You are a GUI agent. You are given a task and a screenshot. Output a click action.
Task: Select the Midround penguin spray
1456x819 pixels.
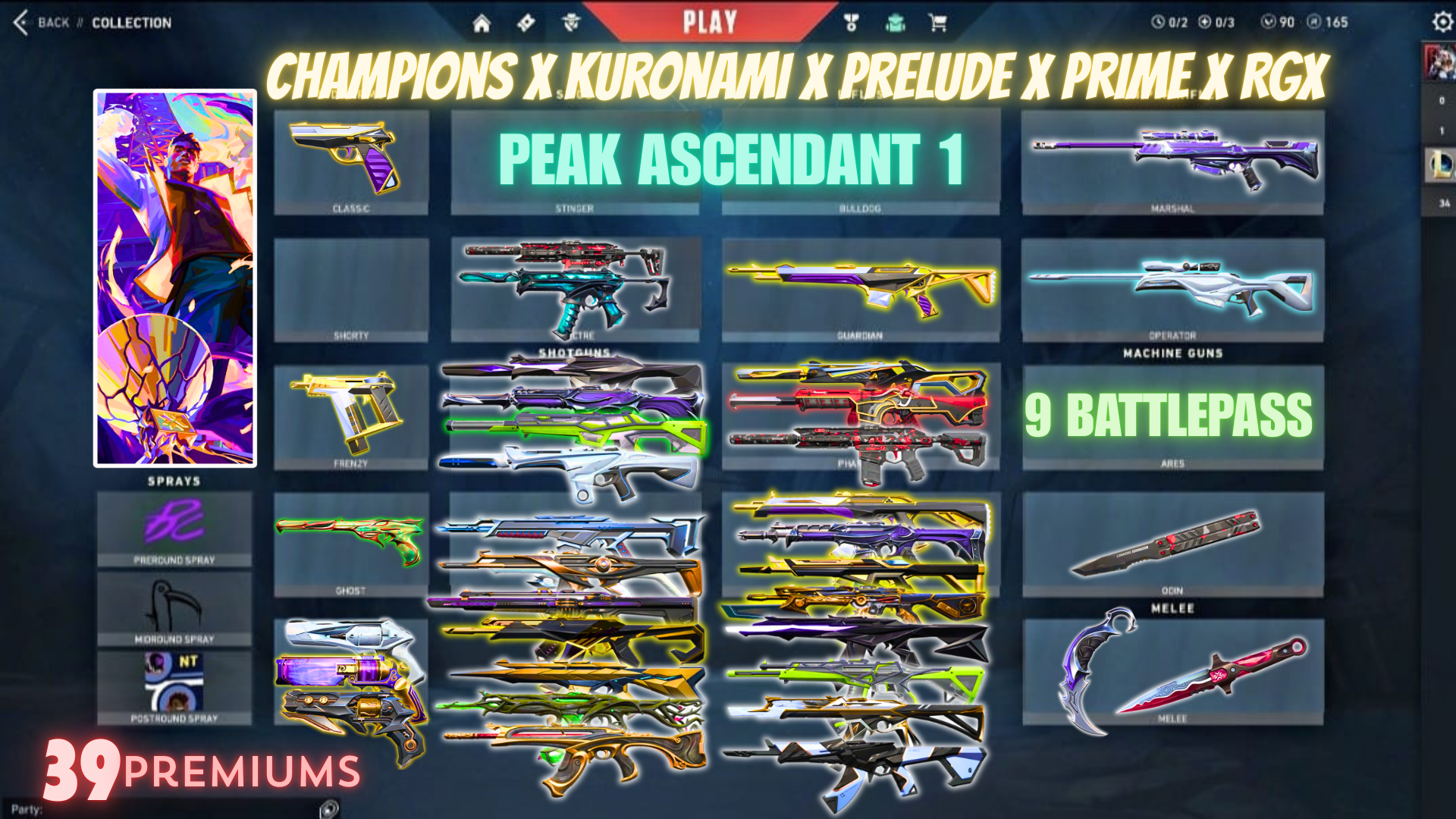click(174, 603)
